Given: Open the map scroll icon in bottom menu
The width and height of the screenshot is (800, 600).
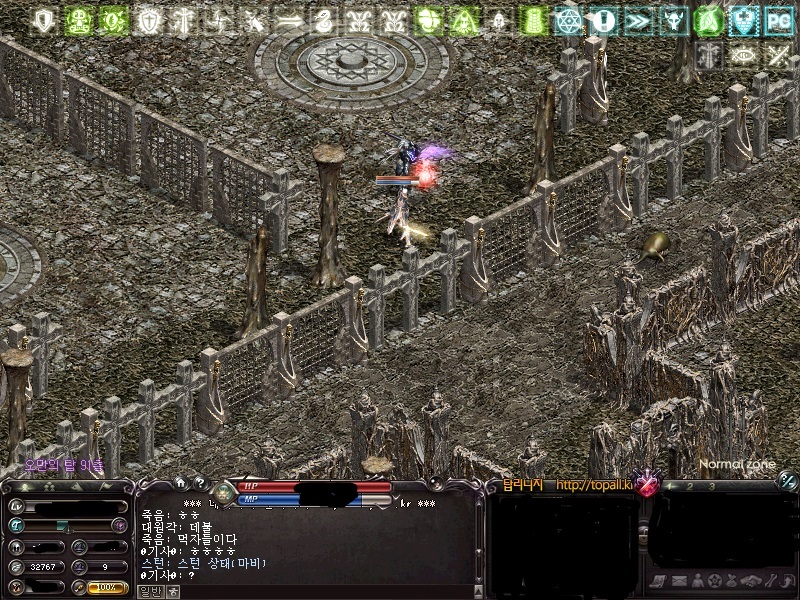Looking at the screenshot, I should (x=657, y=581).
